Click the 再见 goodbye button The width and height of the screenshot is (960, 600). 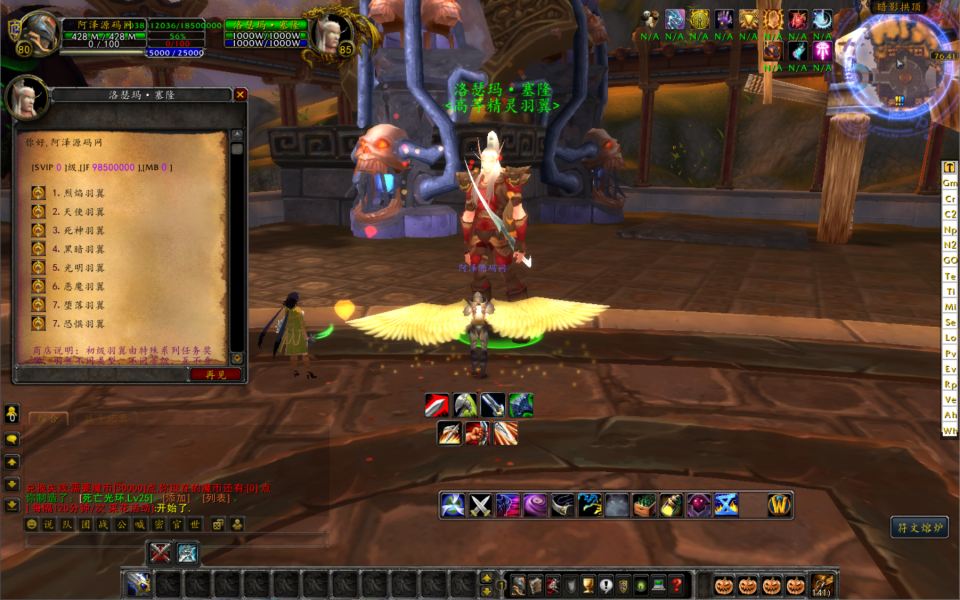215,374
